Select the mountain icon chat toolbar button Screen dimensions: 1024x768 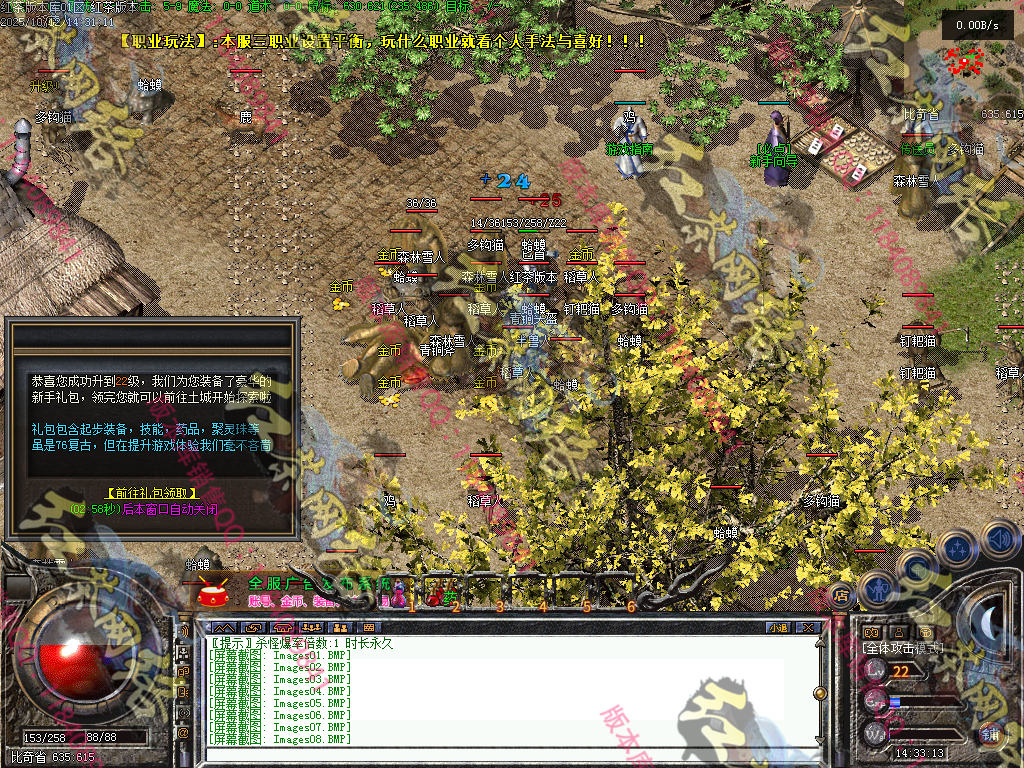click(x=225, y=628)
